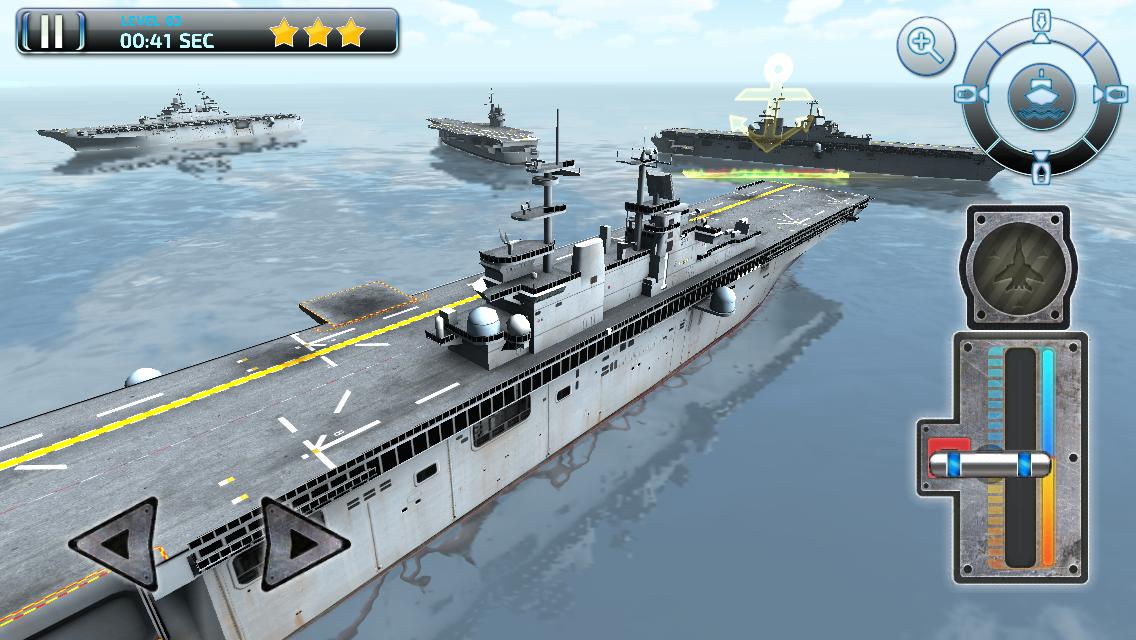Pause the game
1136x640 pixels.
pyautogui.click(x=52, y=32)
